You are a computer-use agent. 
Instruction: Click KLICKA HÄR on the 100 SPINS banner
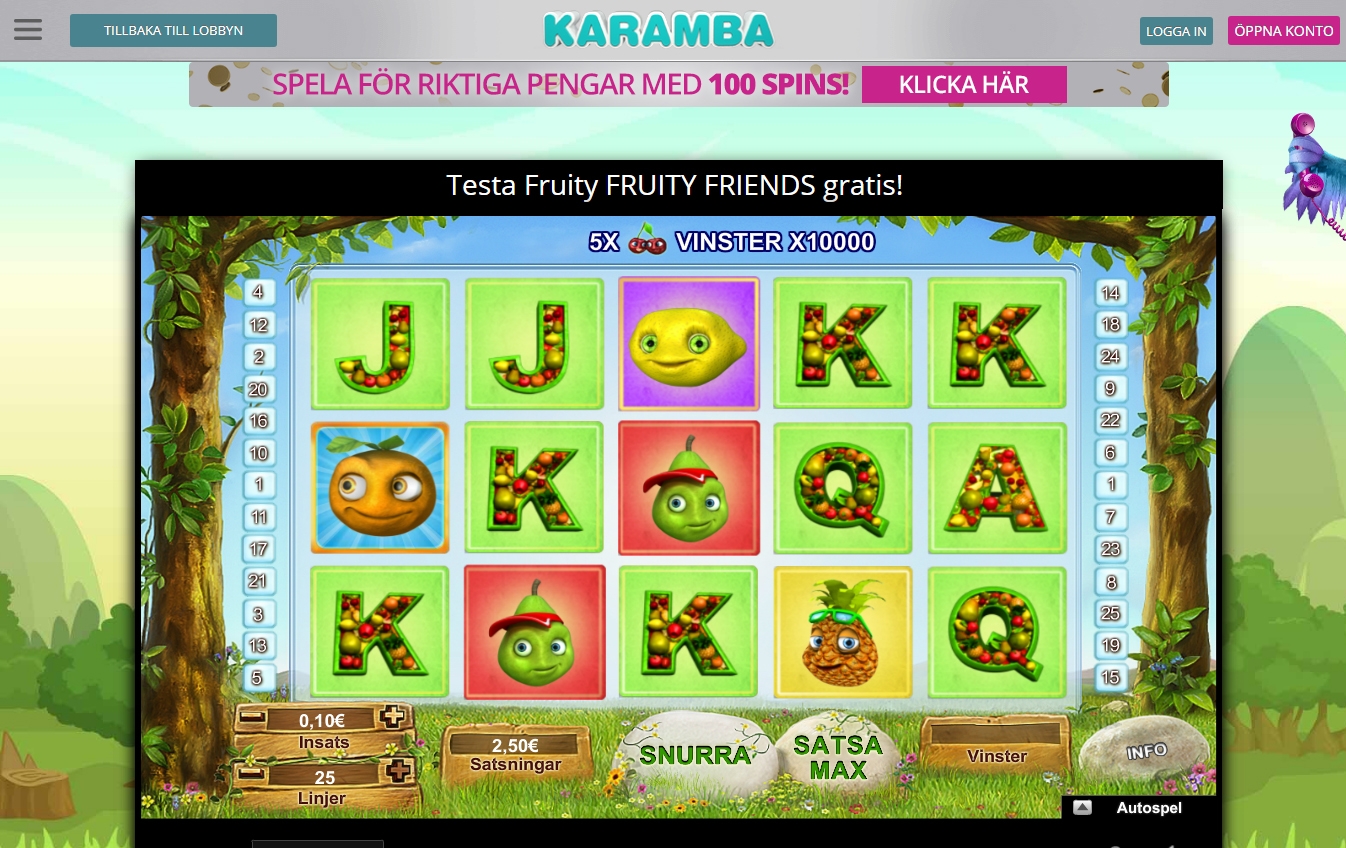click(x=963, y=84)
